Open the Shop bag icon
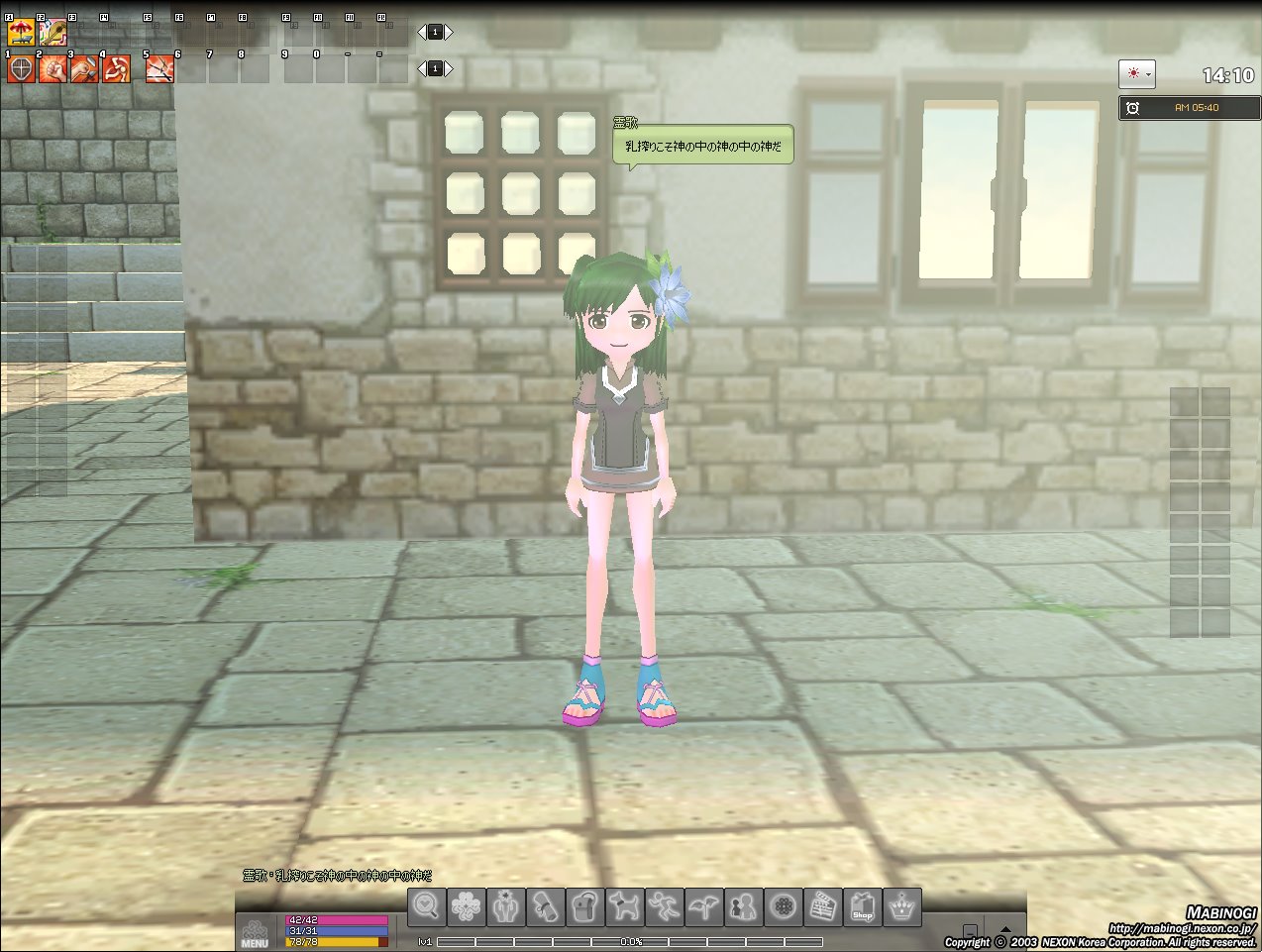Image resolution: width=1262 pixels, height=952 pixels. click(x=863, y=906)
